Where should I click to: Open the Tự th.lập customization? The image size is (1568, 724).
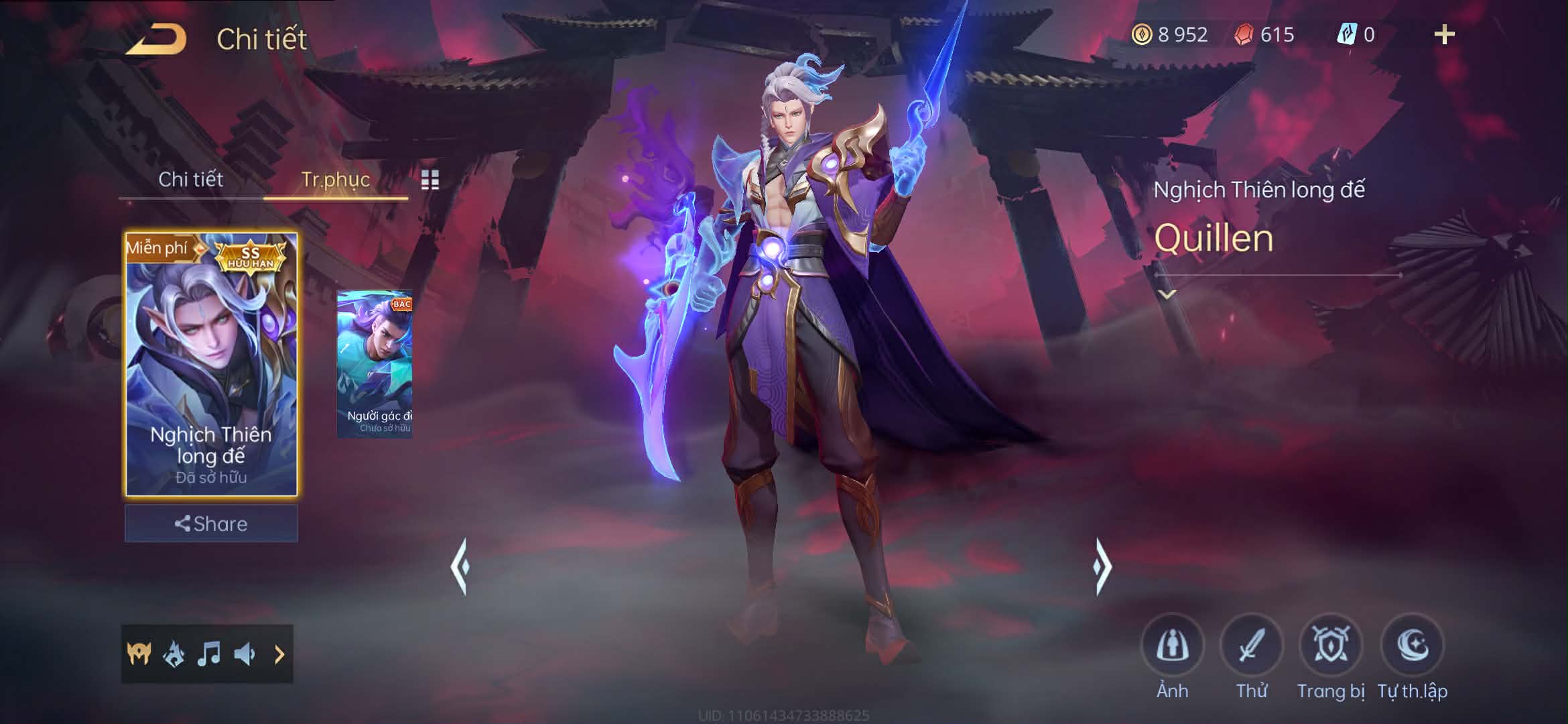click(x=1412, y=646)
